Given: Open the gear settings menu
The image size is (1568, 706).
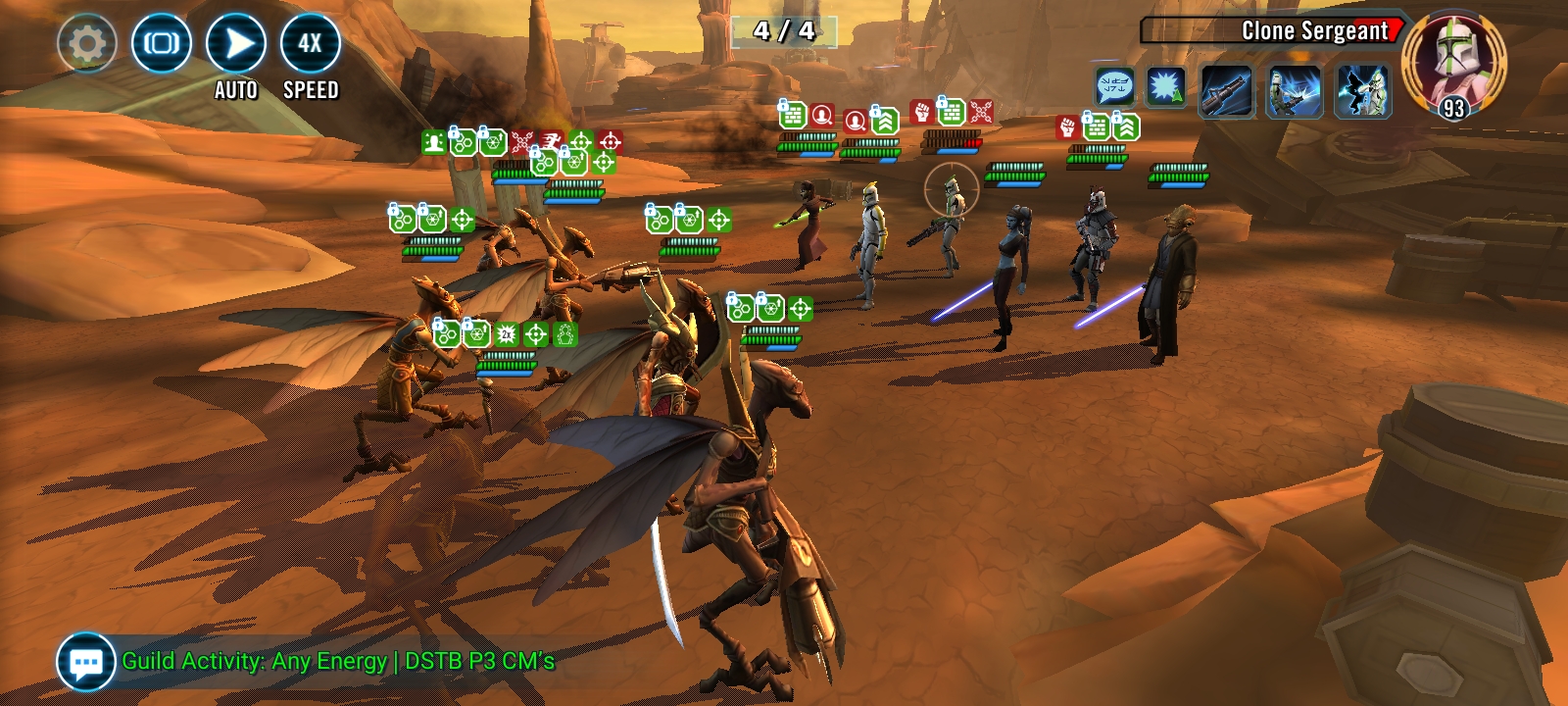Looking at the screenshot, I should (x=87, y=43).
